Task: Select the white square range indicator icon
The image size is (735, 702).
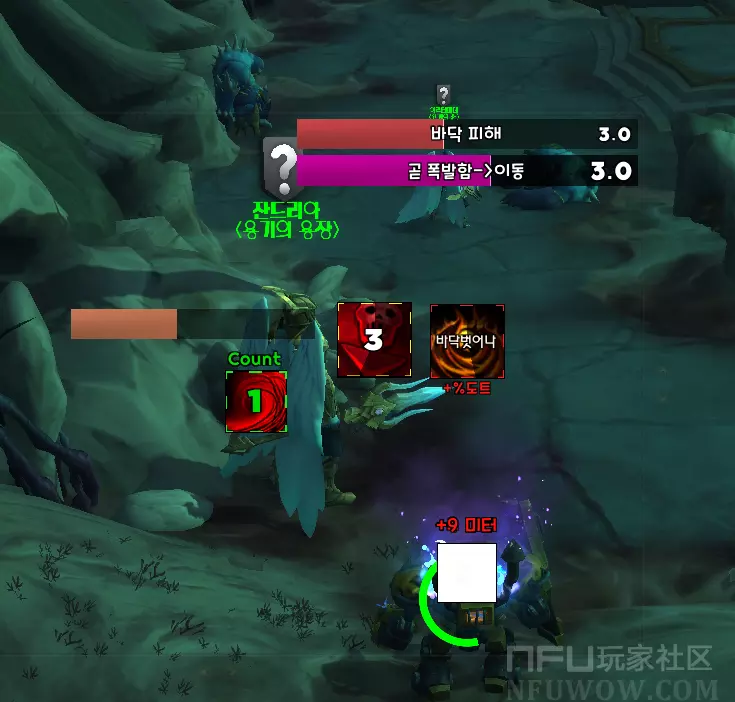Action: [467, 572]
